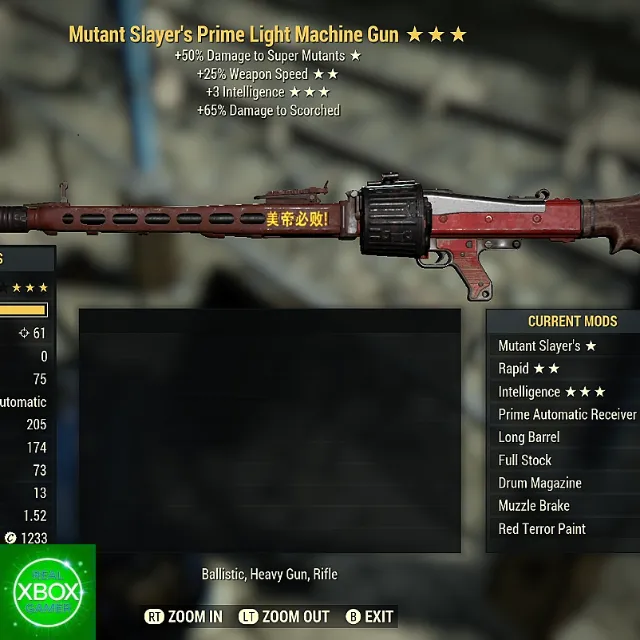Pick the Muzzle Brake mod row
This screenshot has width=640, height=640.
pyautogui.click(x=534, y=506)
